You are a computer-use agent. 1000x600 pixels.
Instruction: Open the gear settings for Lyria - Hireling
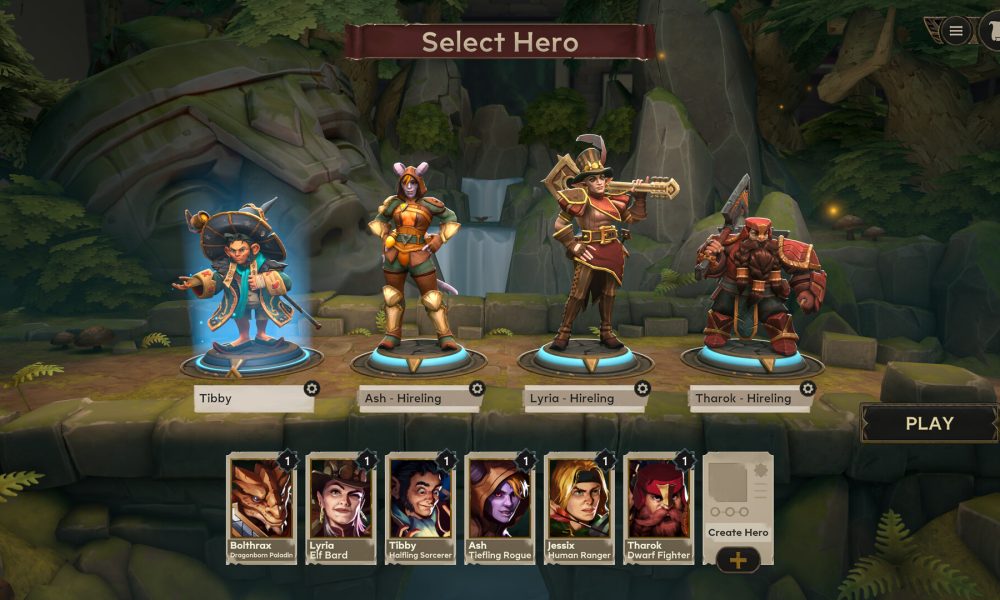click(642, 388)
